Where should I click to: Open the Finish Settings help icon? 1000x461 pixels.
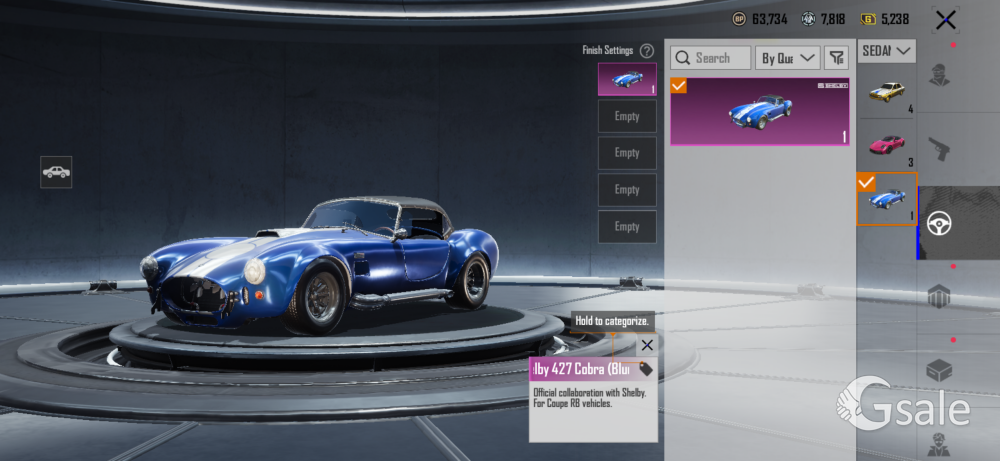click(647, 50)
